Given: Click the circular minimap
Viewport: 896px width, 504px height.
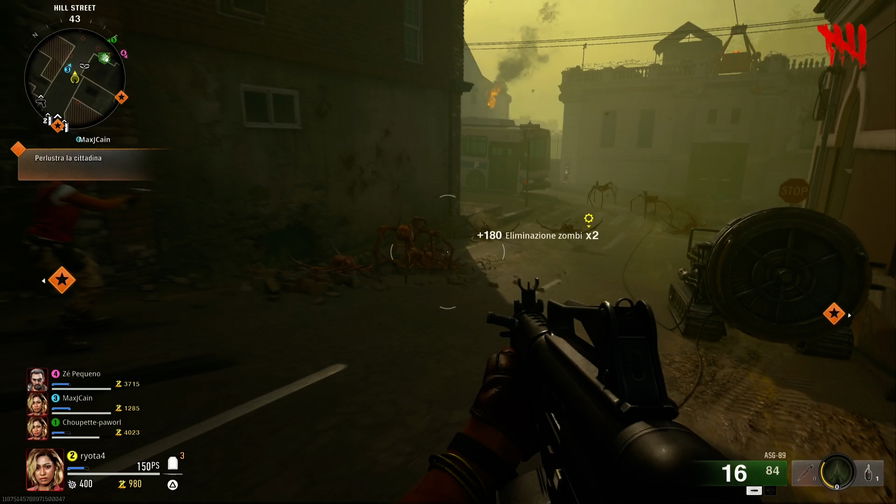Looking at the screenshot, I should (73, 75).
